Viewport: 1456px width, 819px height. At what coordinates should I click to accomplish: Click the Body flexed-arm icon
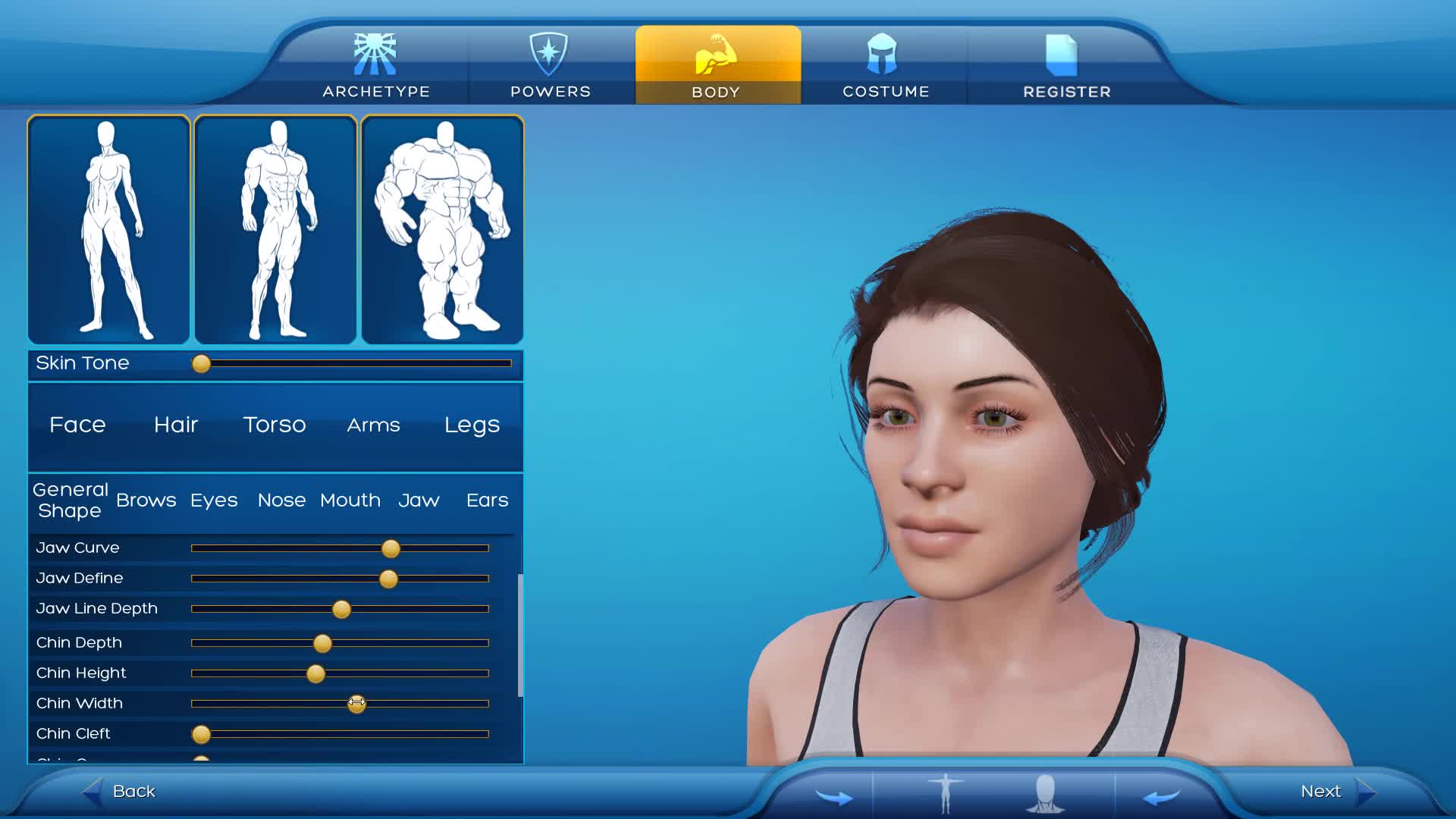click(x=716, y=53)
